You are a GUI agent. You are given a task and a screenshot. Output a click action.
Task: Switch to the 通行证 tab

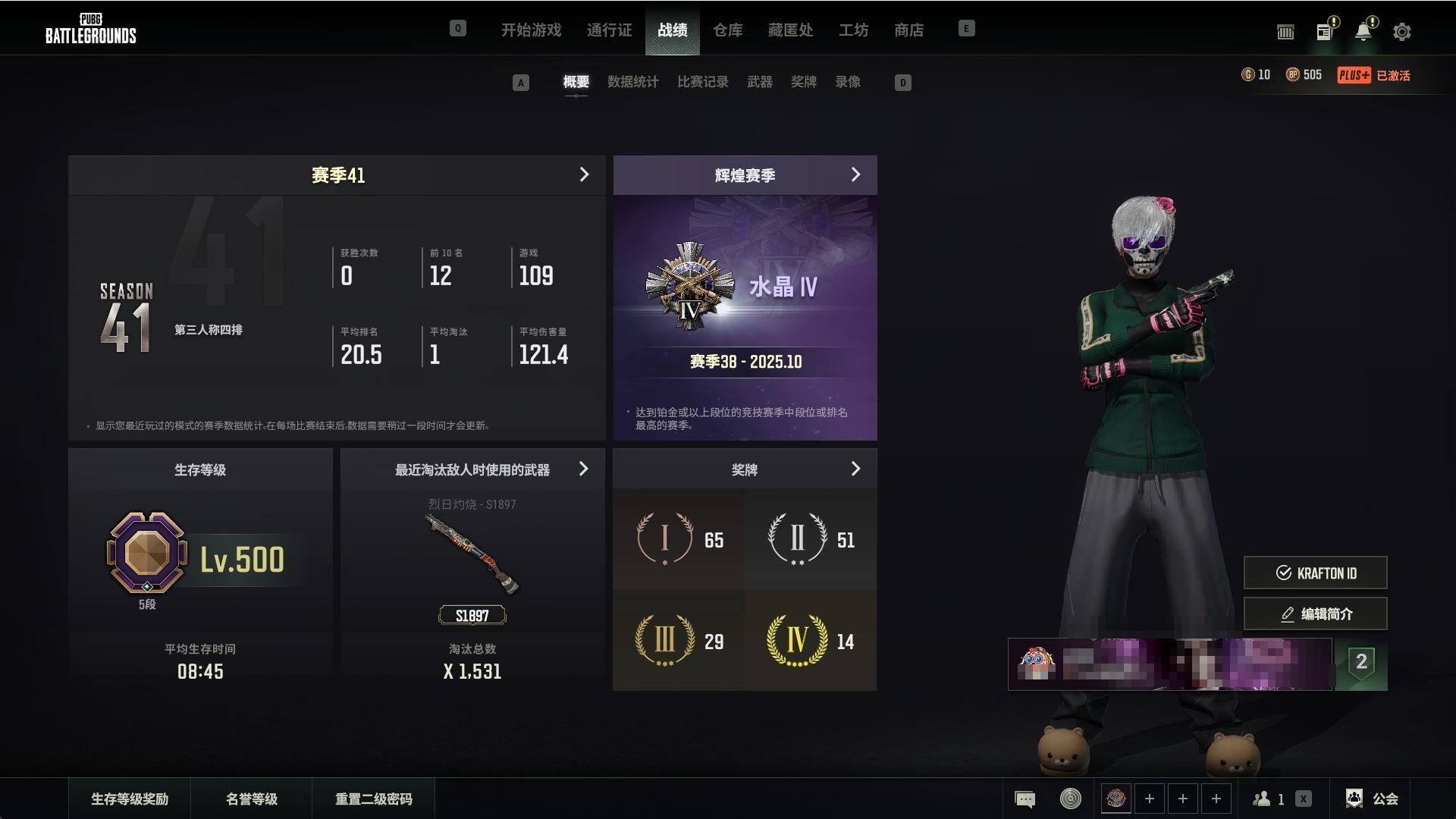[609, 30]
